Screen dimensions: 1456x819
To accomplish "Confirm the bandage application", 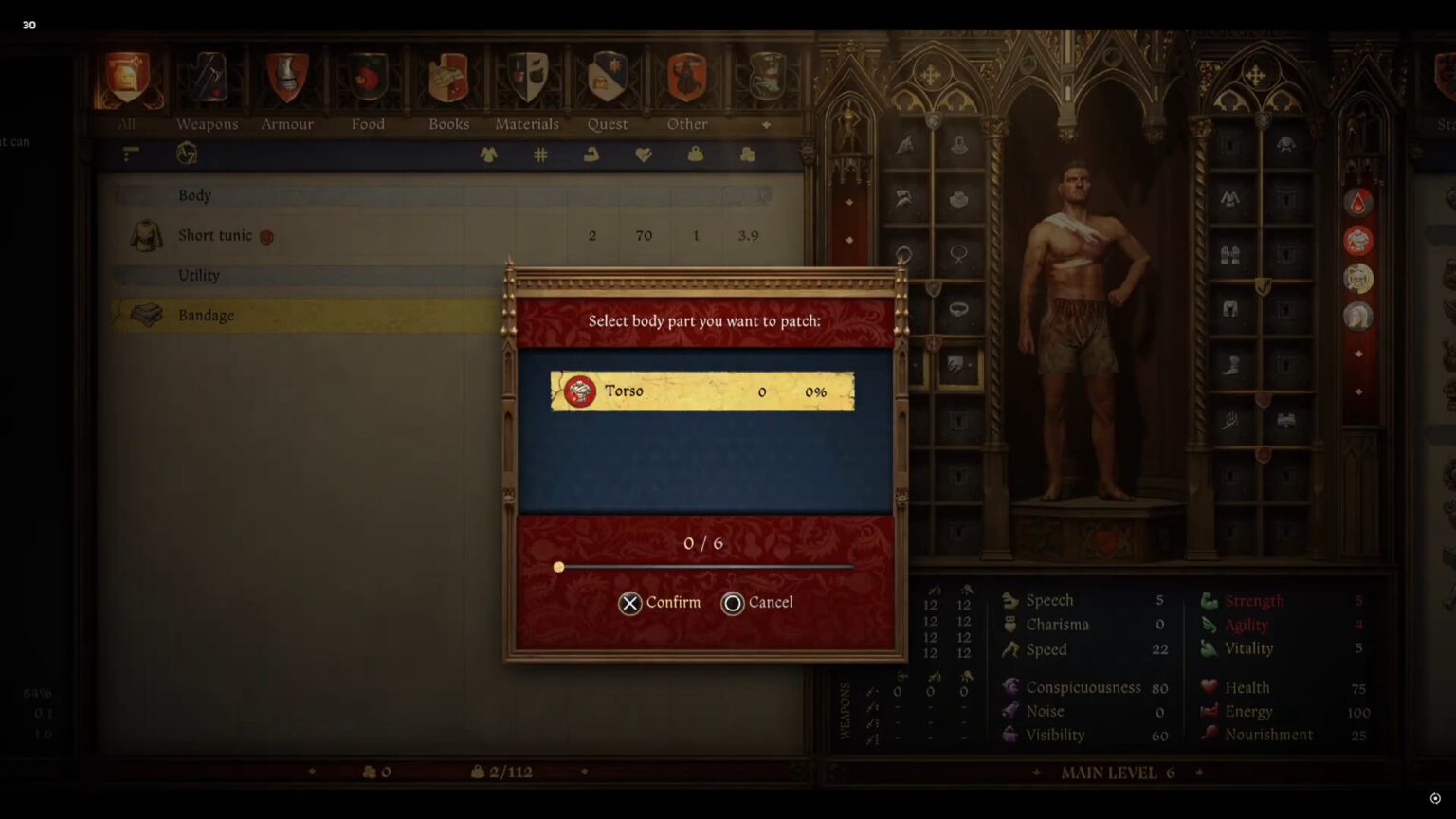I will (661, 603).
